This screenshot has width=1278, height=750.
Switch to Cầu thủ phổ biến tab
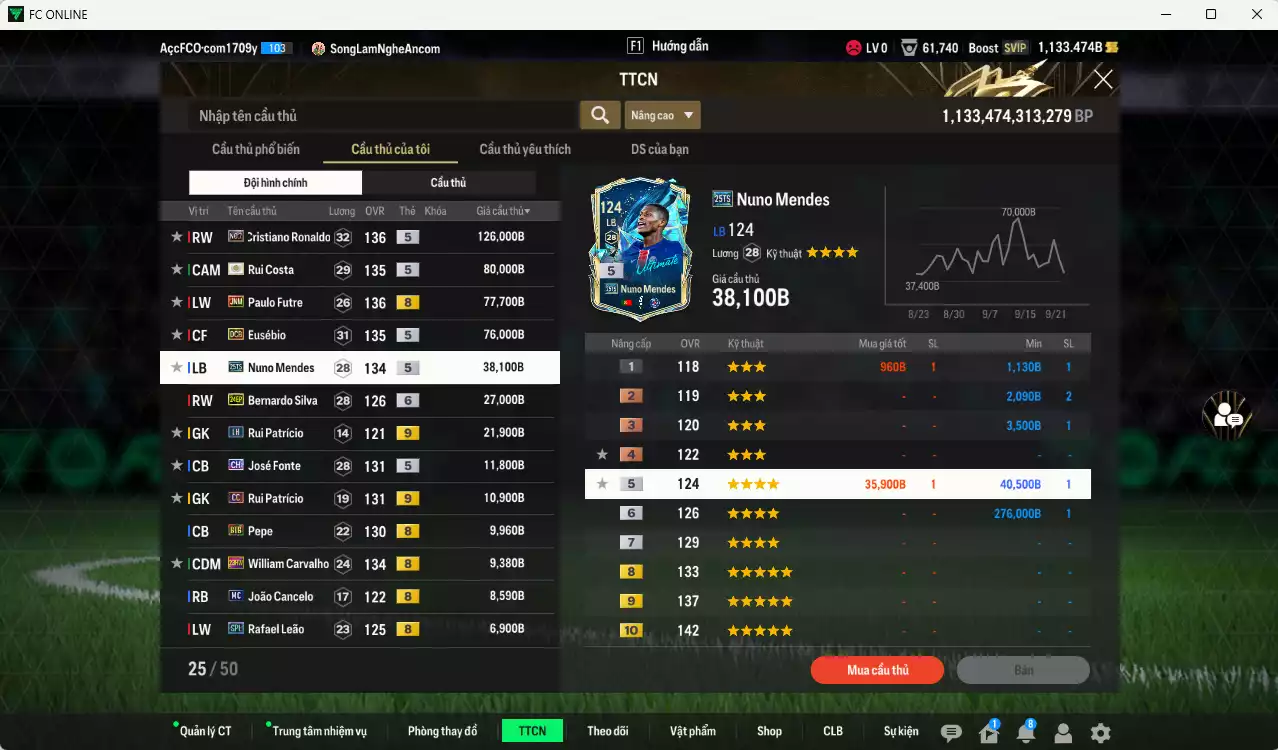tap(256, 149)
